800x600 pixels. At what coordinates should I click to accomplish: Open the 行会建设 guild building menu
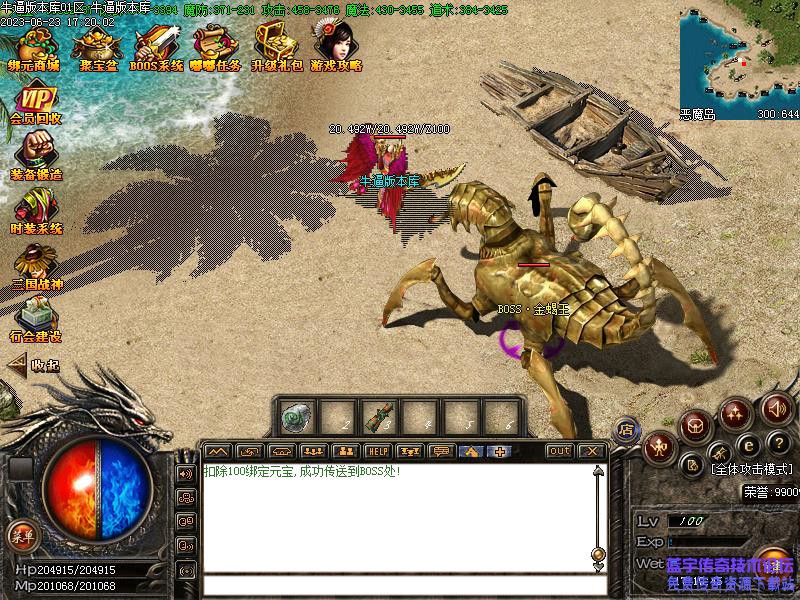click(36, 320)
